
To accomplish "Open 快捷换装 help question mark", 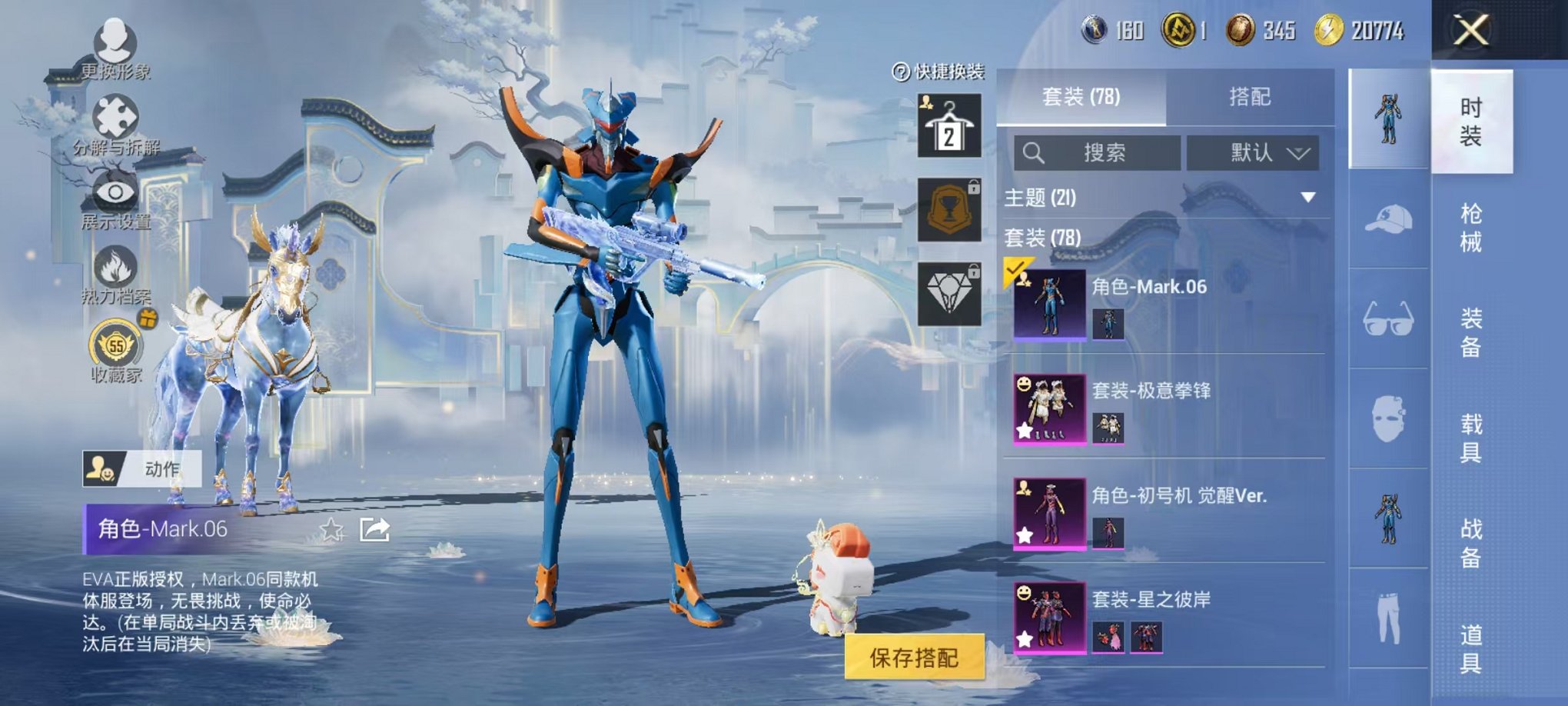I will pos(901,72).
